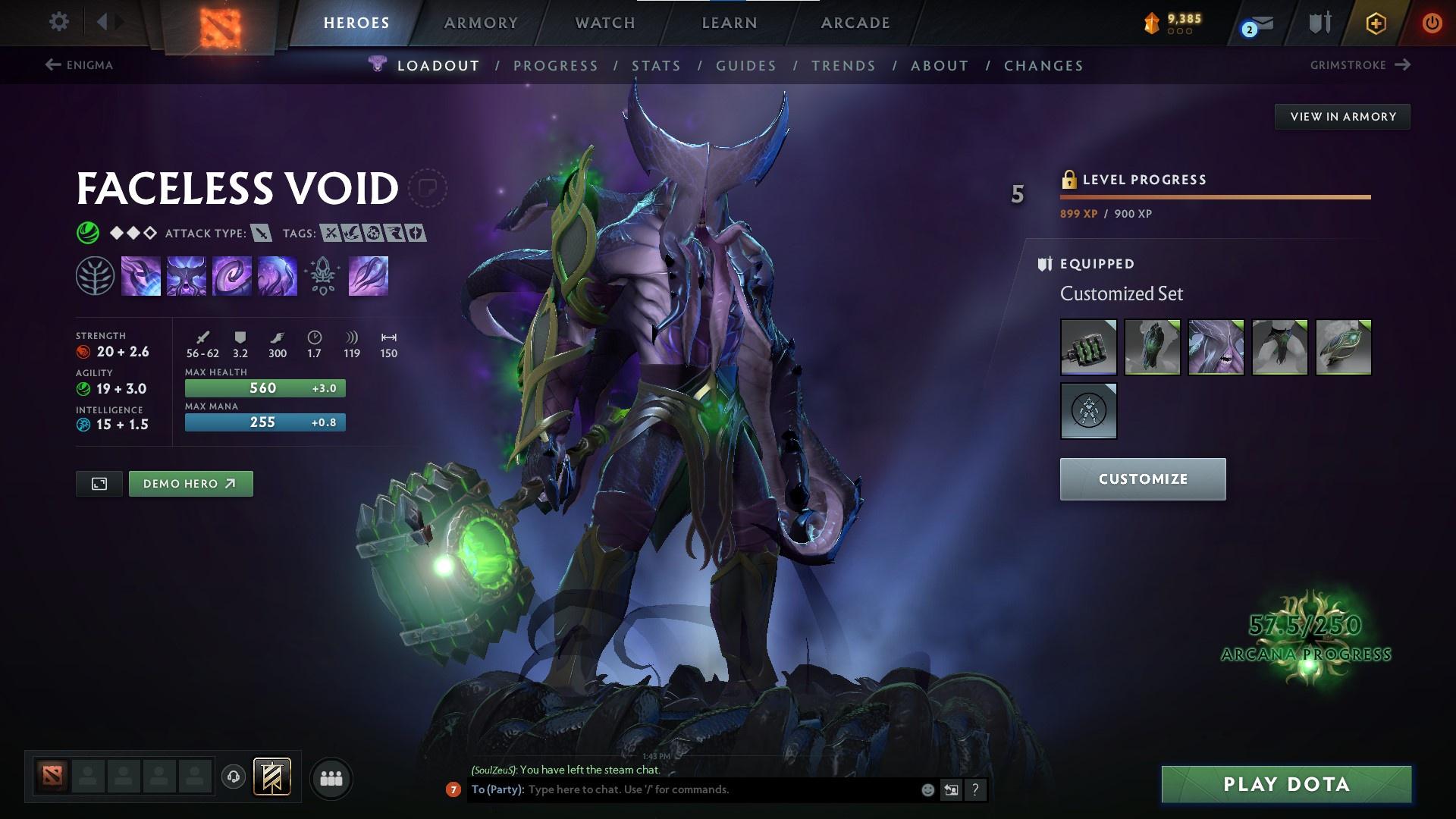Click the melee attack type sword icon
Image resolution: width=1456 pixels, height=819 pixels.
pos(260,234)
